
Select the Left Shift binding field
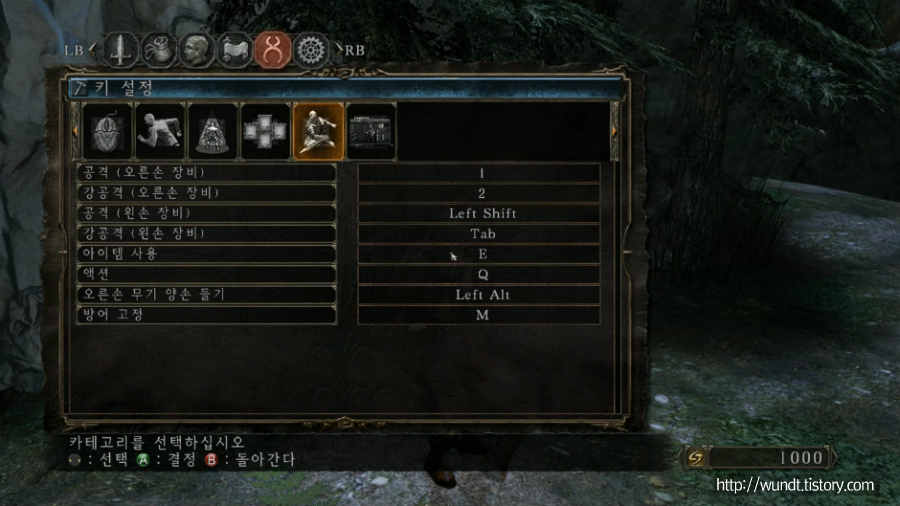480,213
